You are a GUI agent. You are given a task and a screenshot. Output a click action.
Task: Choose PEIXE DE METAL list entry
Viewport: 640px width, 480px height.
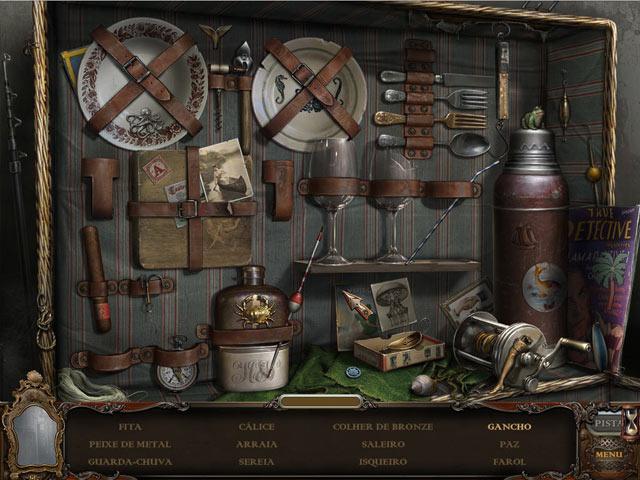pos(130,444)
